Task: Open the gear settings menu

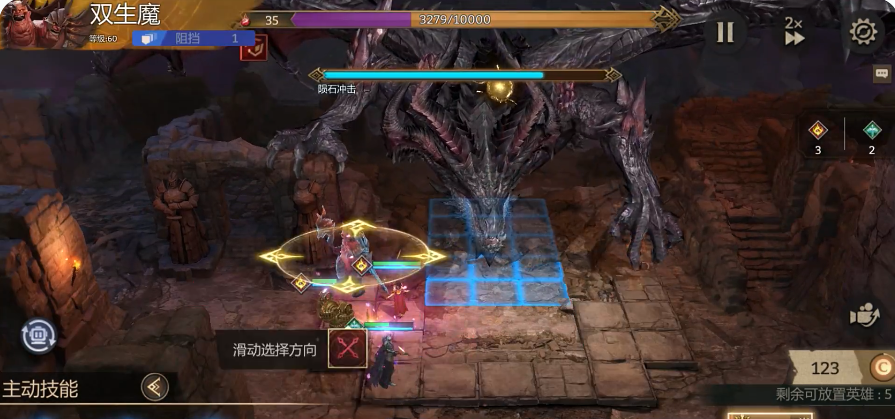Action: (862, 31)
